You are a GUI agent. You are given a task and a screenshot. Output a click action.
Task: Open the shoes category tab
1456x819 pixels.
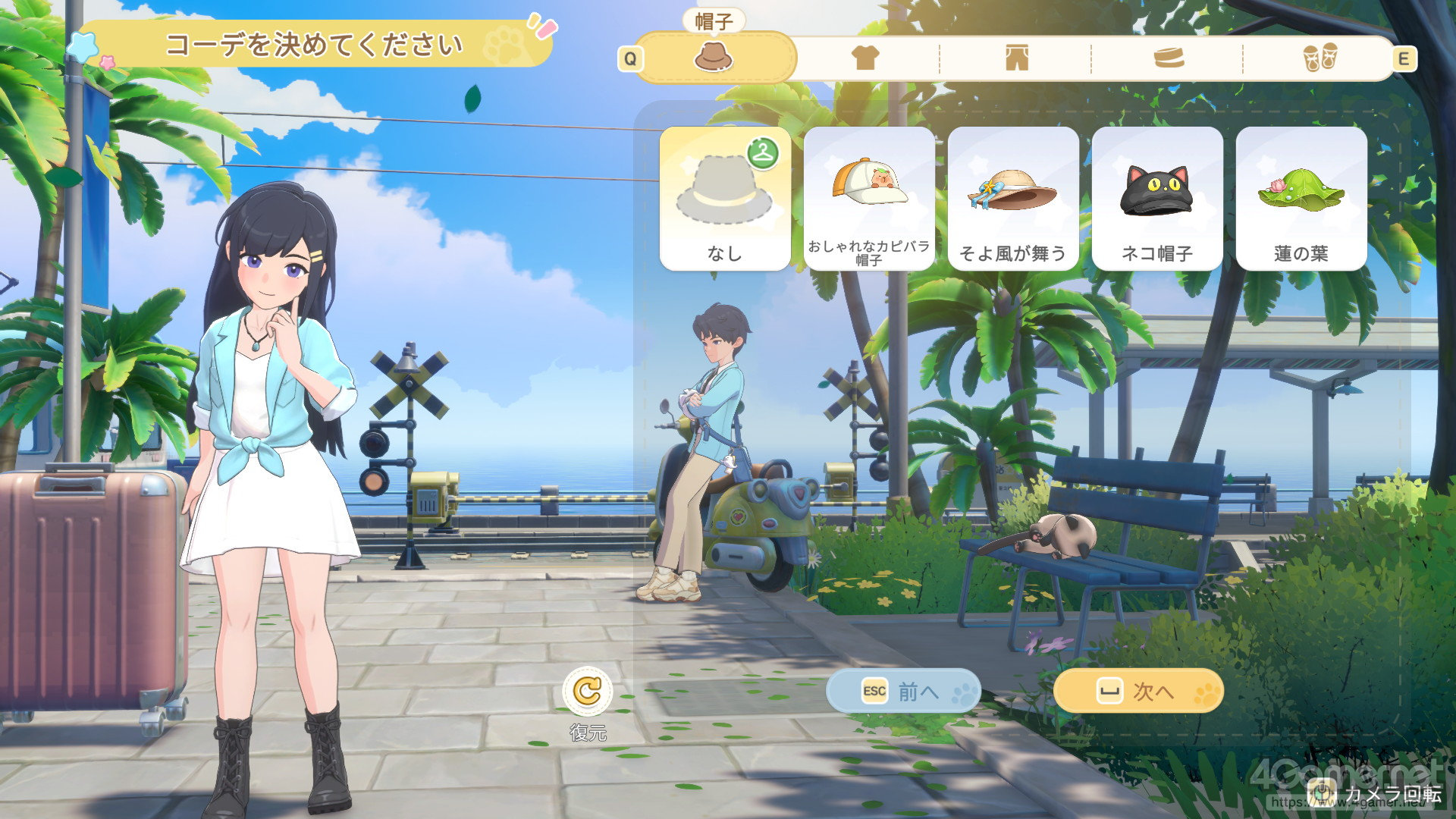click(x=1320, y=58)
